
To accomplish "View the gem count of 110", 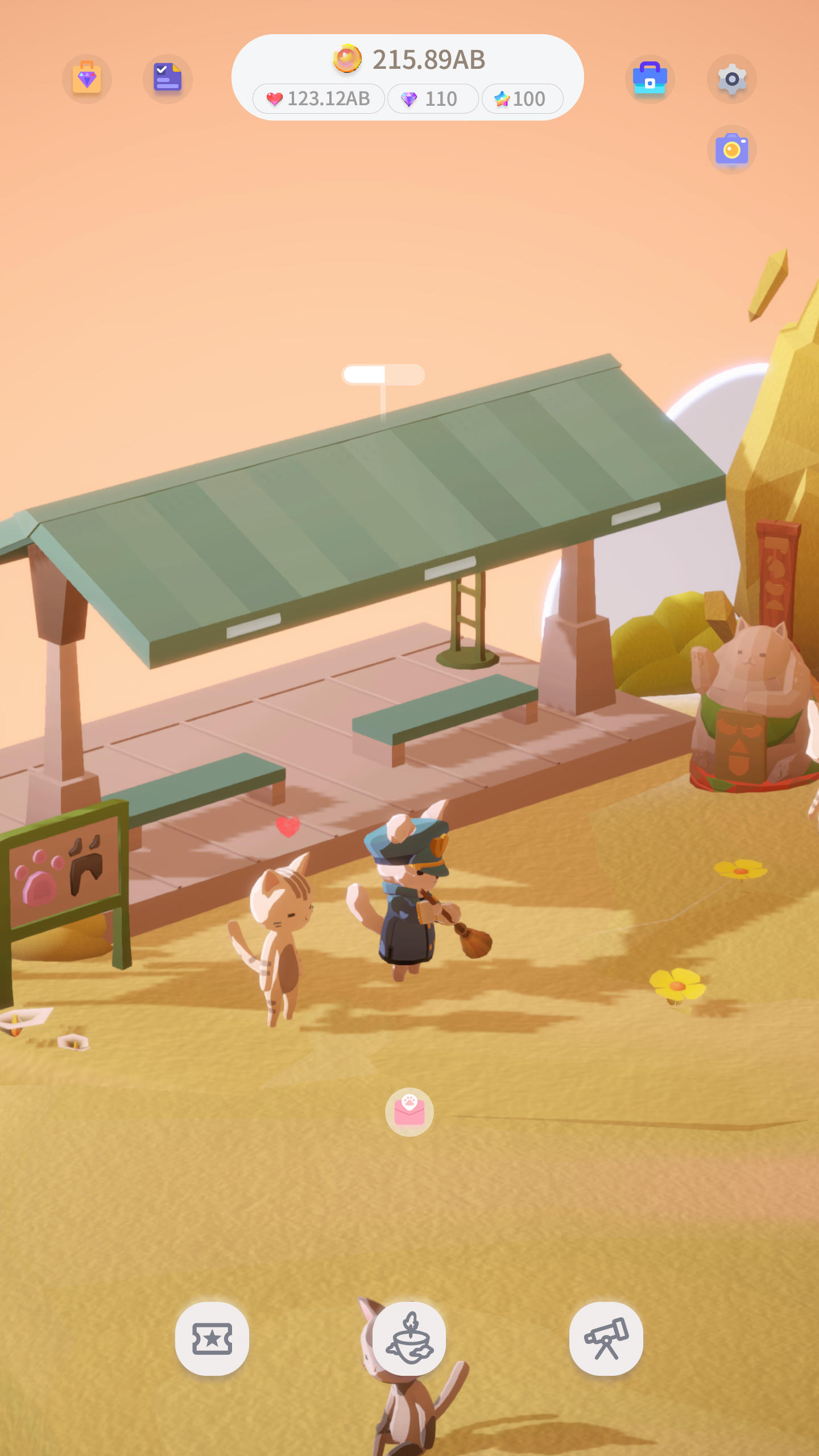I will click(433, 98).
